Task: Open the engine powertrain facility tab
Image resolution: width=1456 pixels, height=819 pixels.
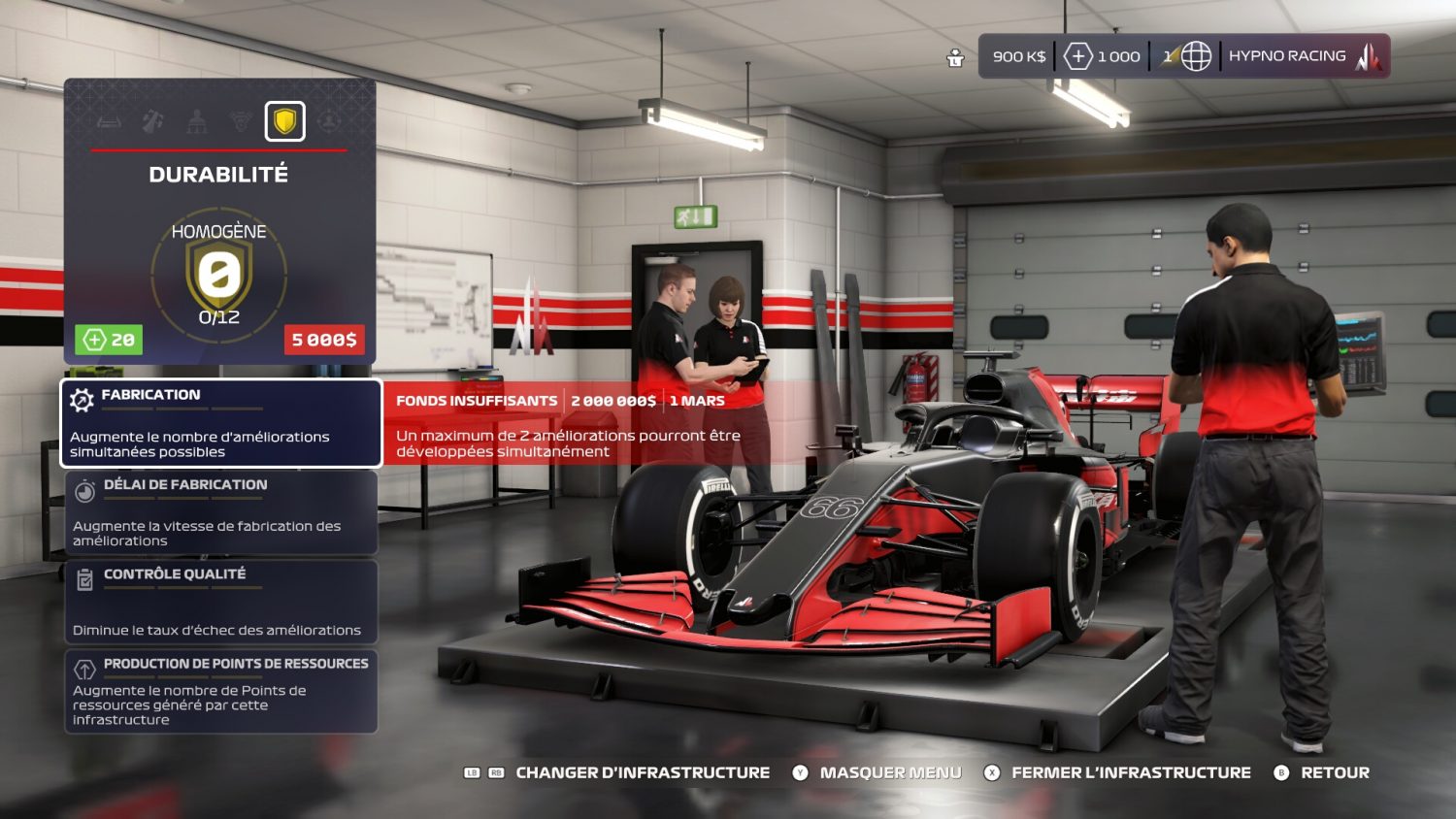Action: 240,122
